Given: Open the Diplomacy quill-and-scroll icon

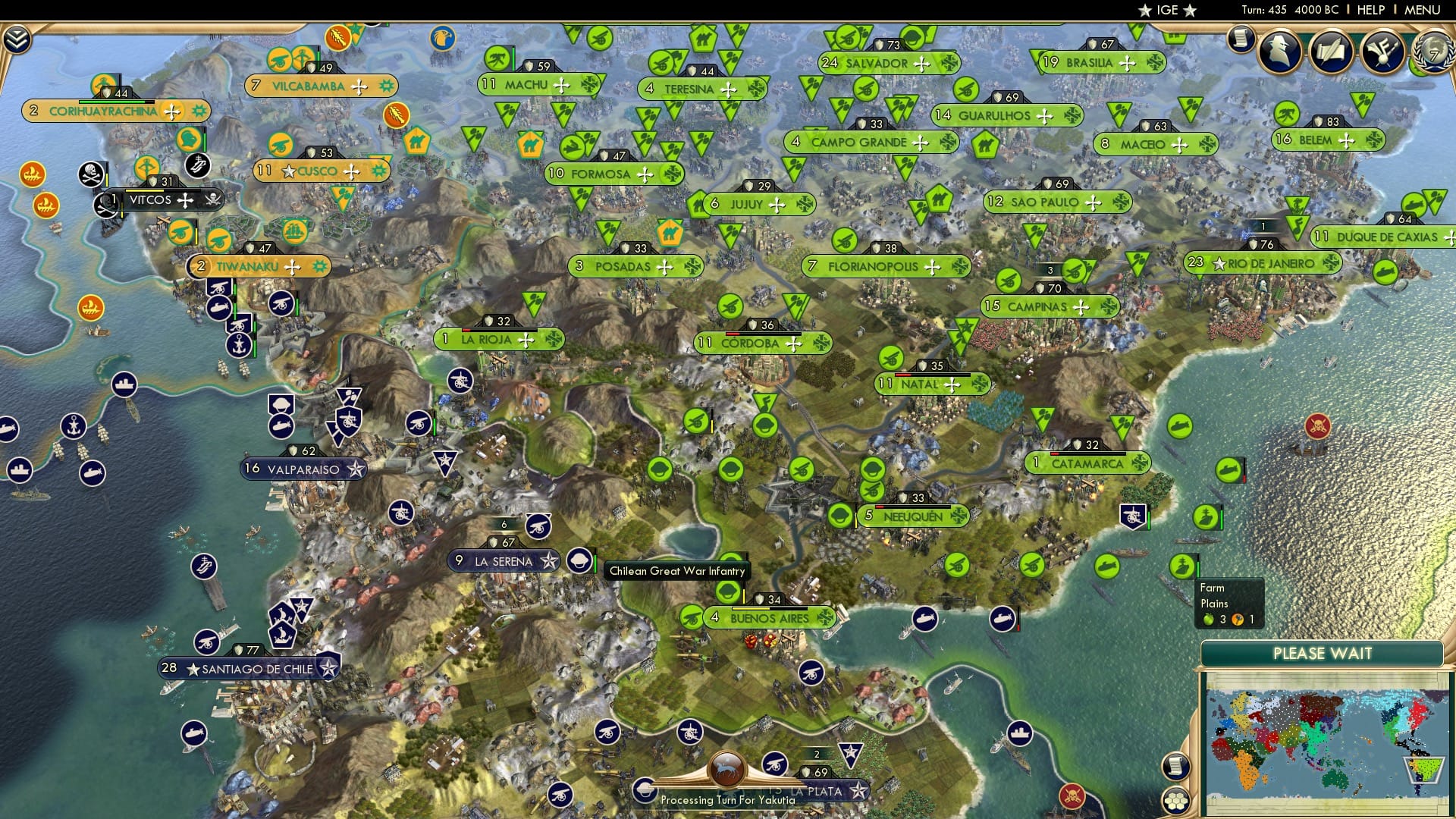Looking at the screenshot, I should click(1331, 51).
